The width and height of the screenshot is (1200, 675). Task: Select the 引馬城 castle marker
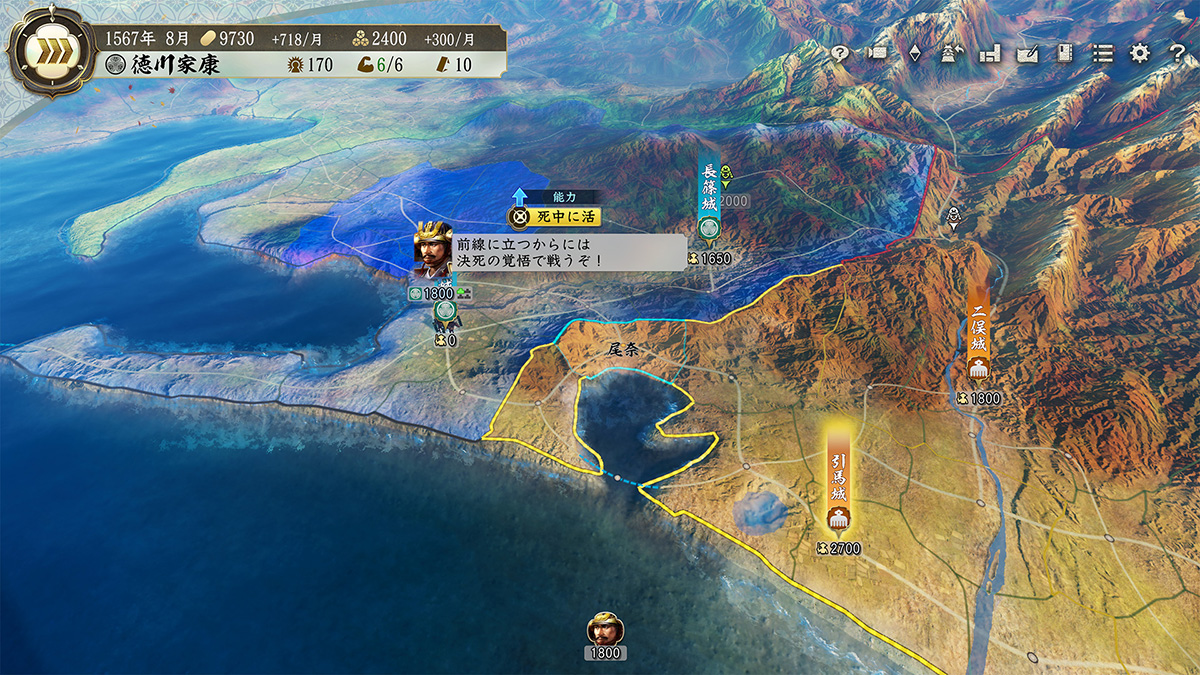[838, 484]
